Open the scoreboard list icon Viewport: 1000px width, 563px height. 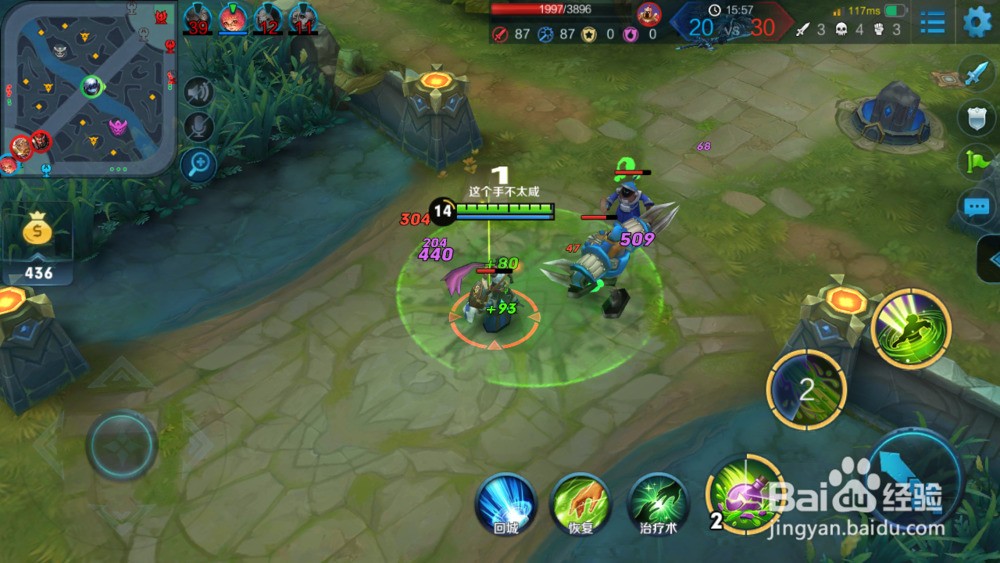pyautogui.click(x=933, y=21)
